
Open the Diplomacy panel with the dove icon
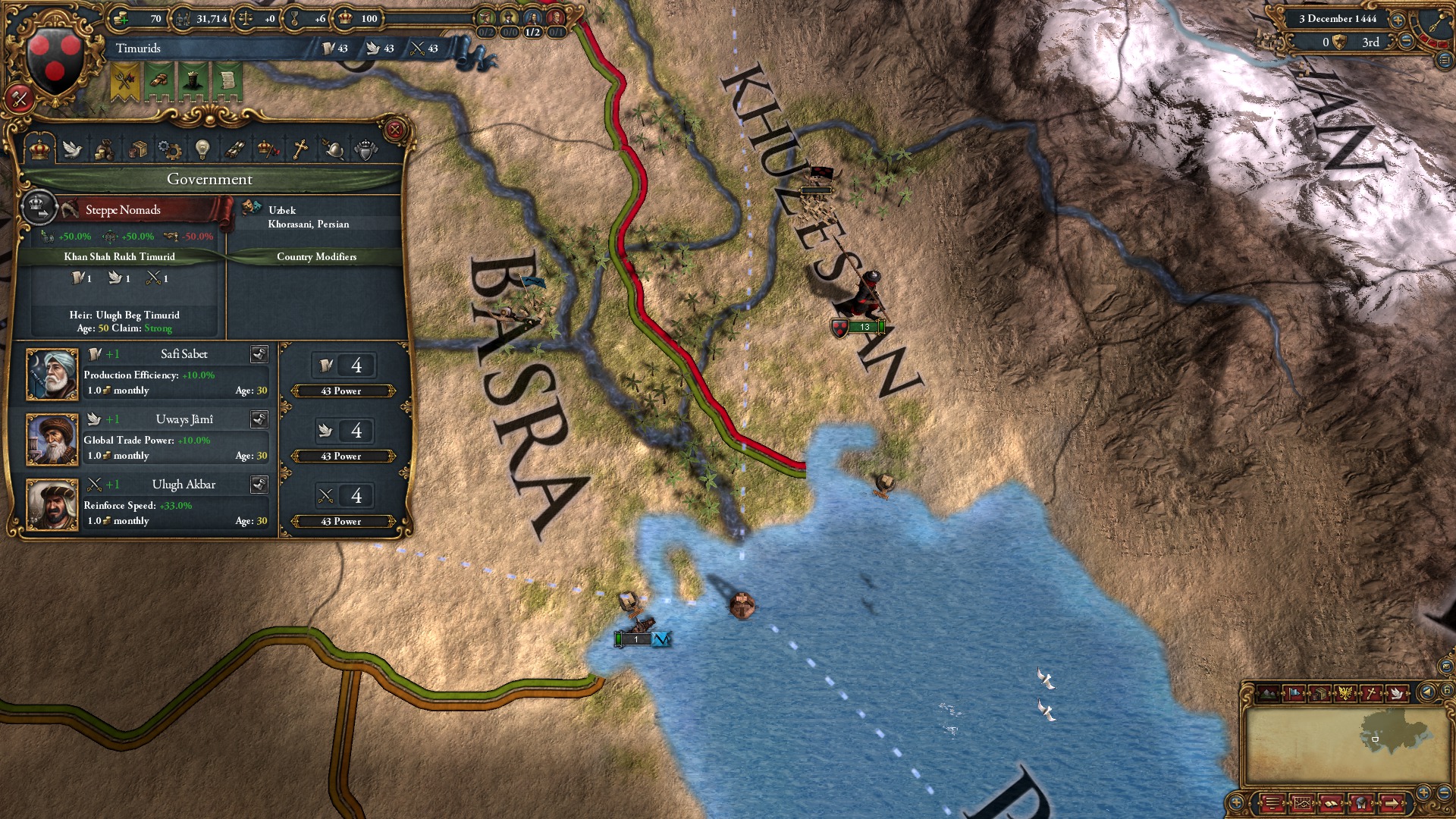click(72, 149)
